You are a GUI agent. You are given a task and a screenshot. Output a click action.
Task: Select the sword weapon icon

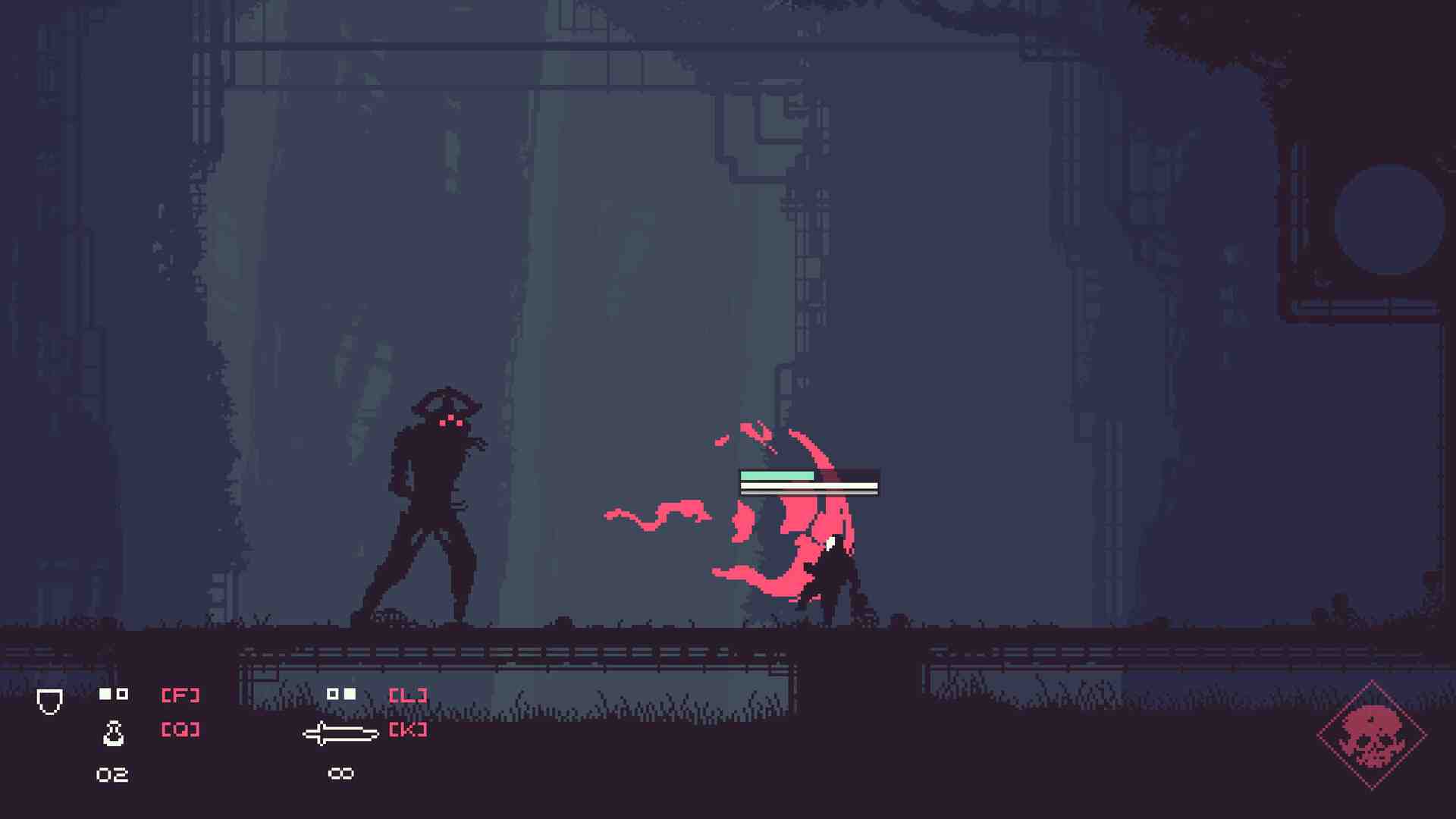340,733
